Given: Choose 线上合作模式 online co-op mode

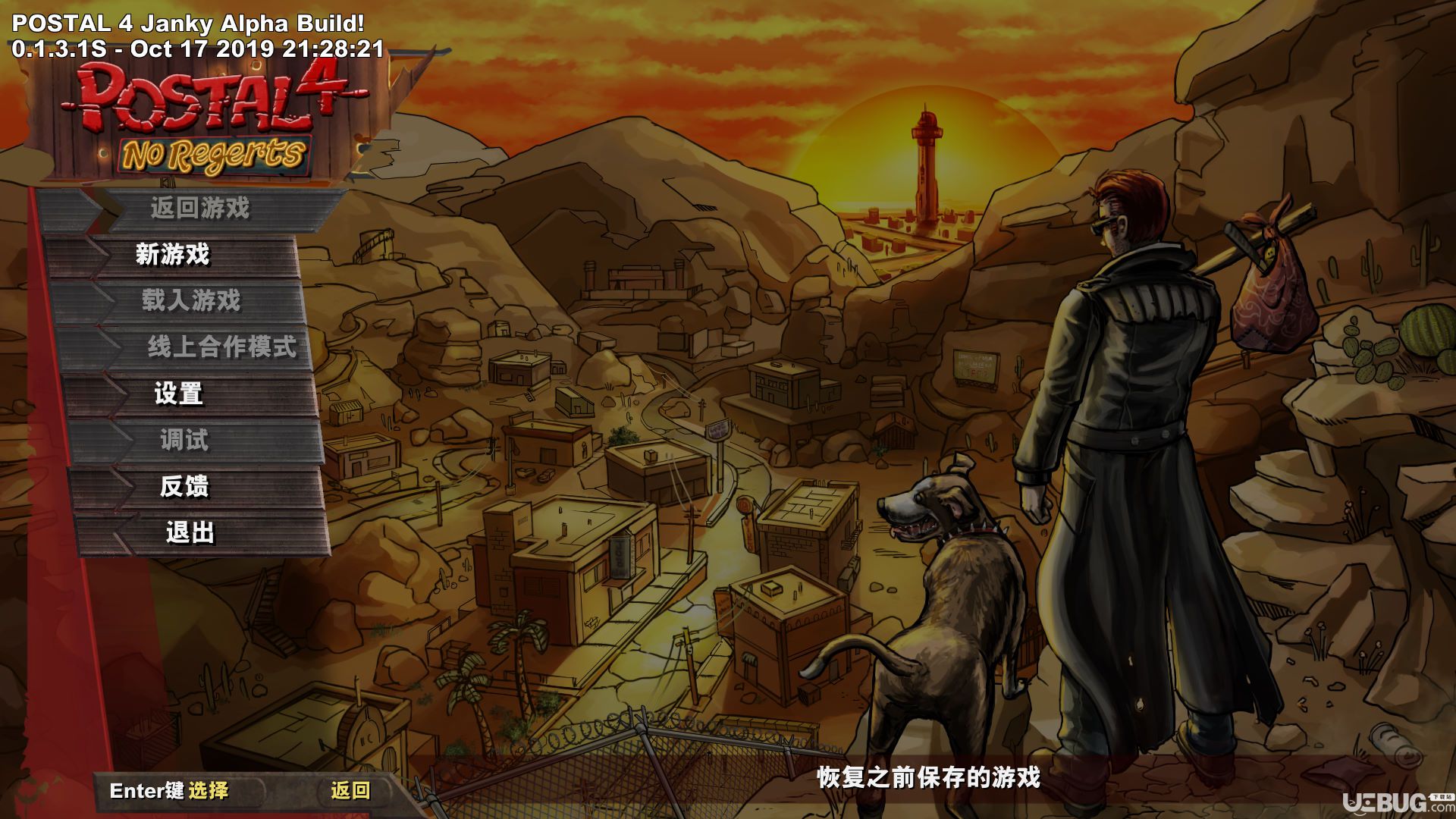Looking at the screenshot, I should tap(221, 347).
